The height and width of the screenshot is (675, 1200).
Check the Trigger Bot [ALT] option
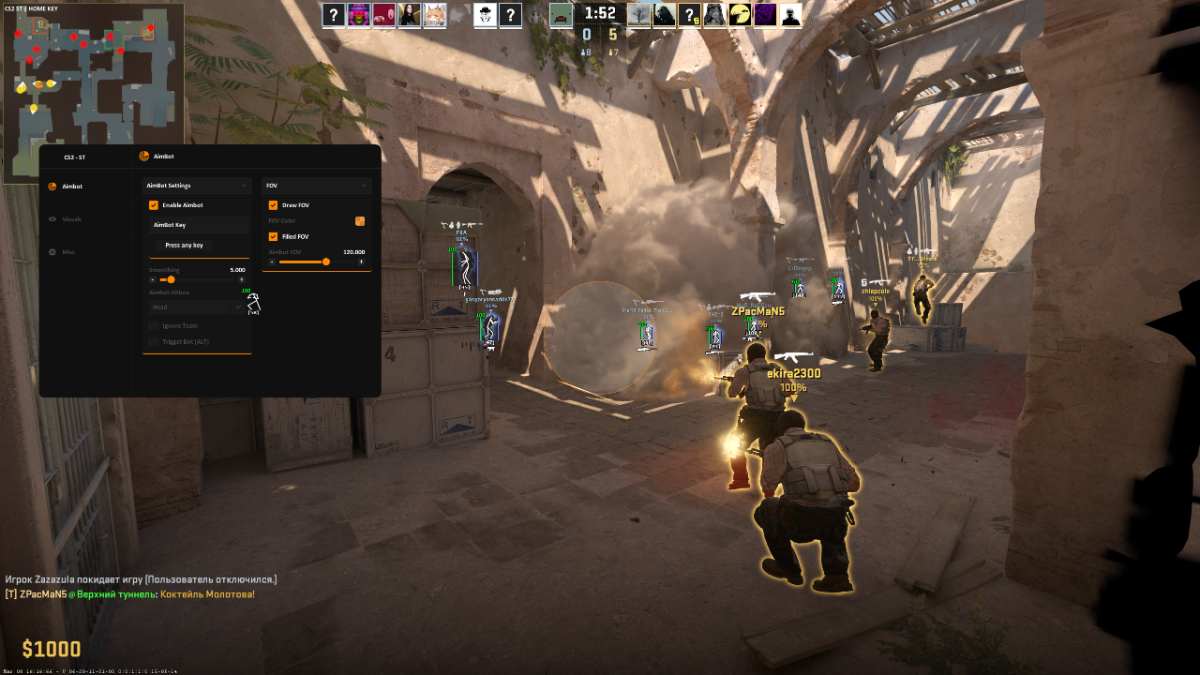tap(153, 342)
